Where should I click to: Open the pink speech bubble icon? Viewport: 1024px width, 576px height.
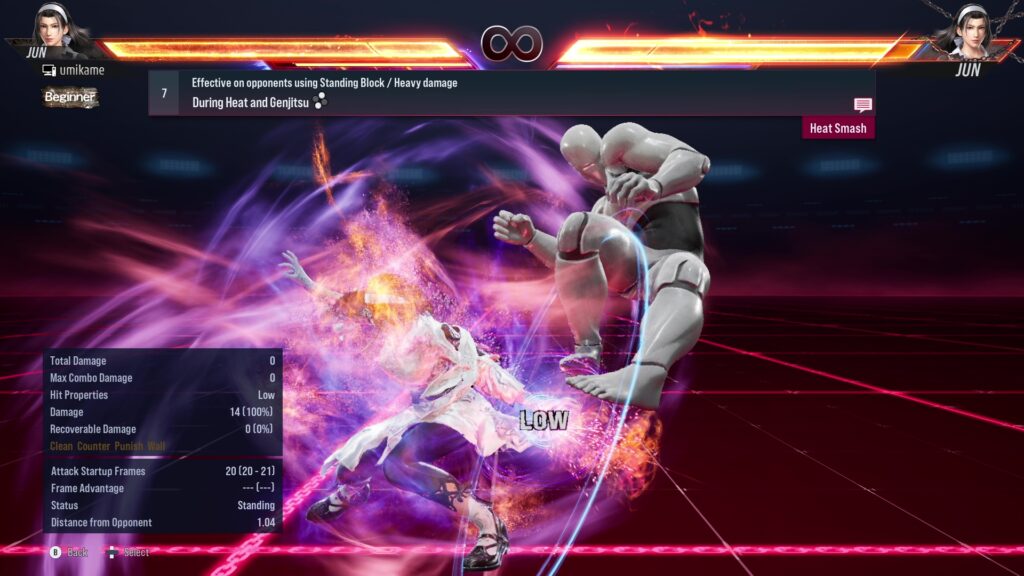pos(863,105)
